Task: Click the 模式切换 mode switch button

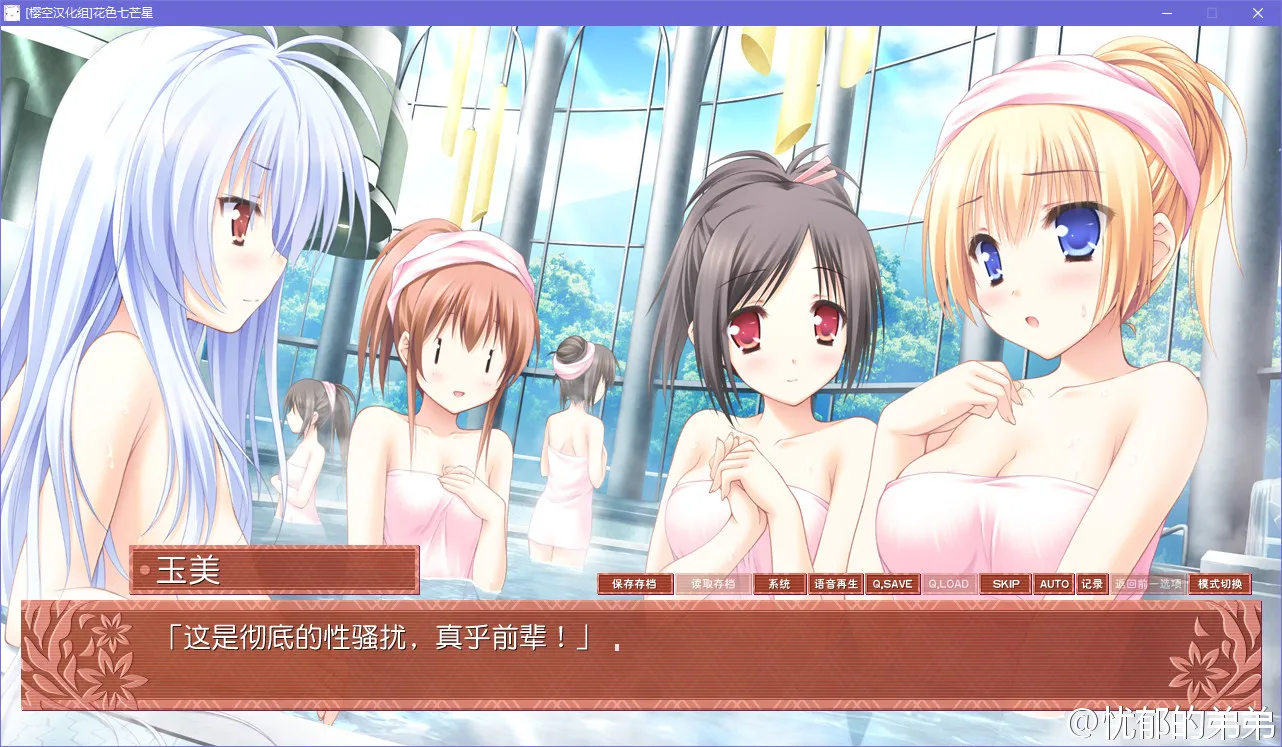Action: tap(1220, 584)
